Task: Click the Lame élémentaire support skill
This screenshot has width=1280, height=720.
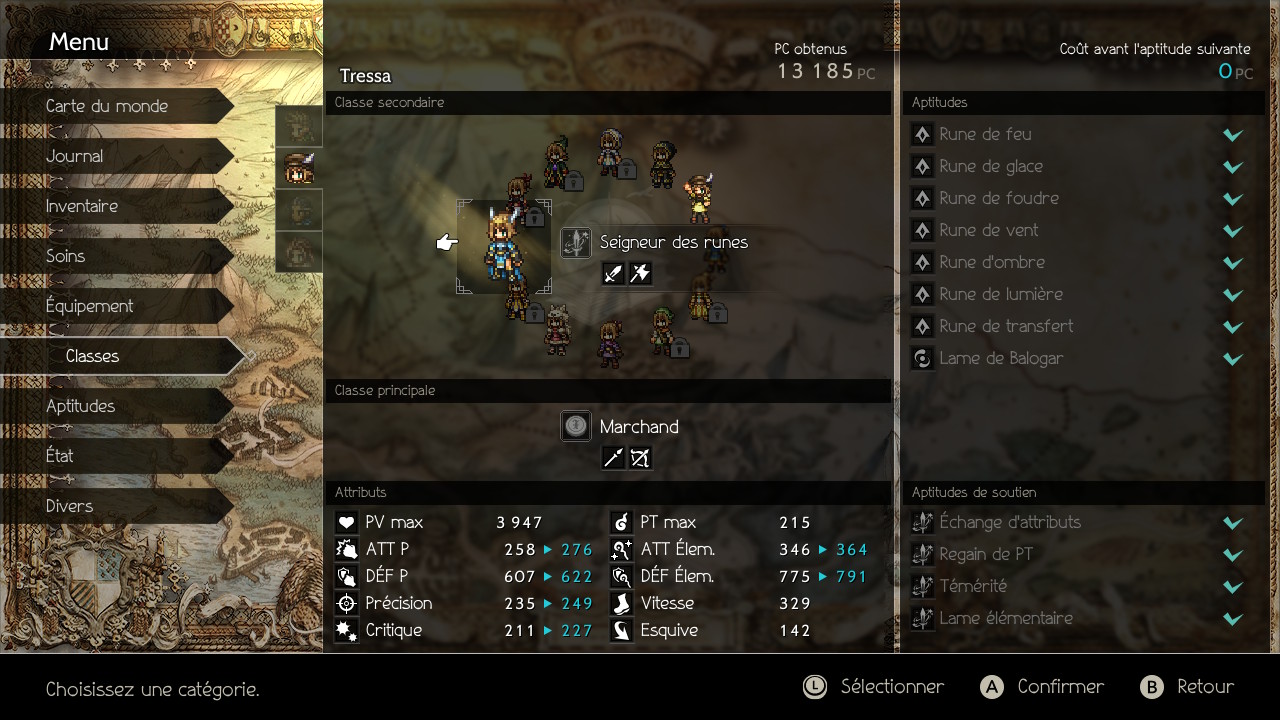Action: [1006, 618]
